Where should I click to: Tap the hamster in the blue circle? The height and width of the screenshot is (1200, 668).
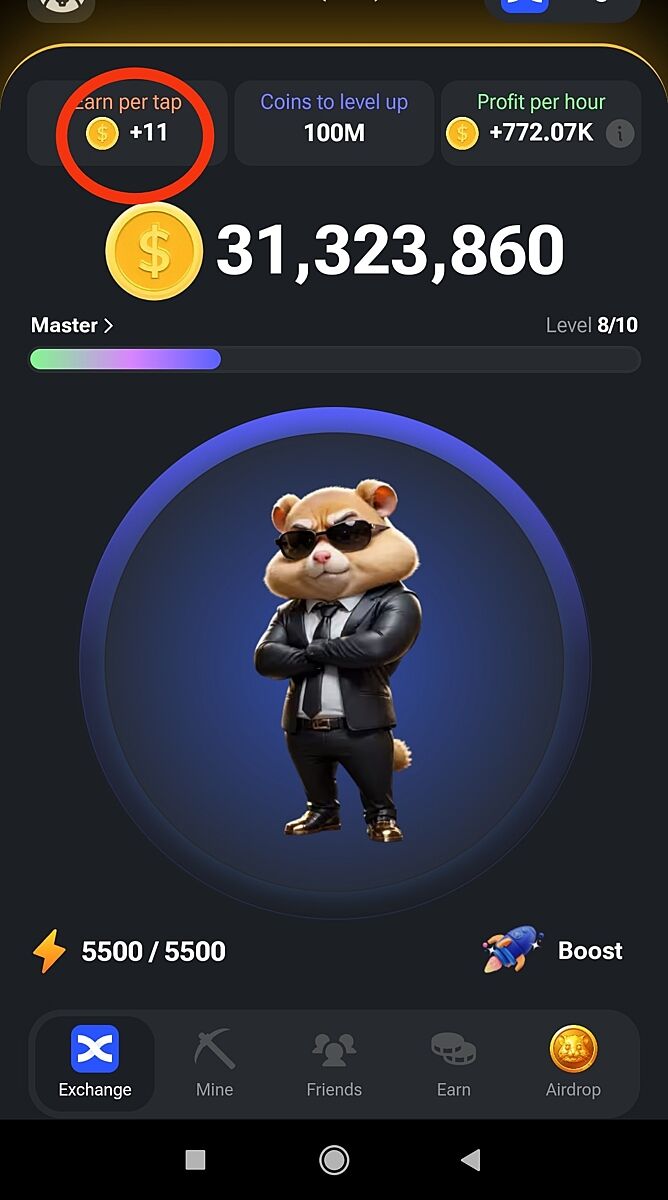point(334,662)
